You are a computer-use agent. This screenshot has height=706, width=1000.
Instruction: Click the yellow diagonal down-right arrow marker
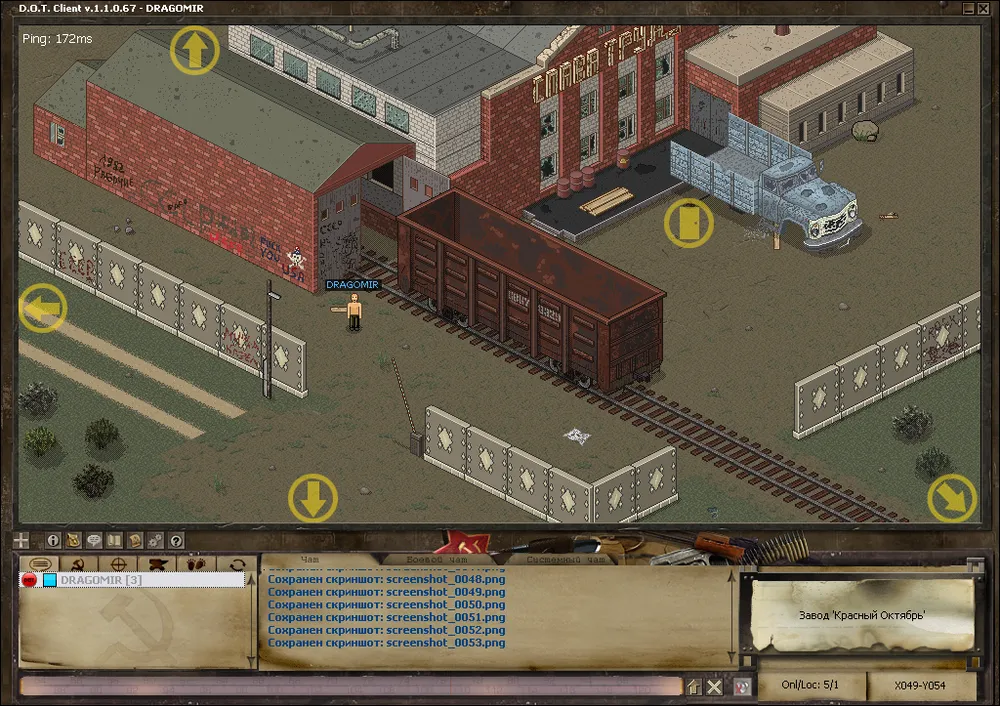951,498
